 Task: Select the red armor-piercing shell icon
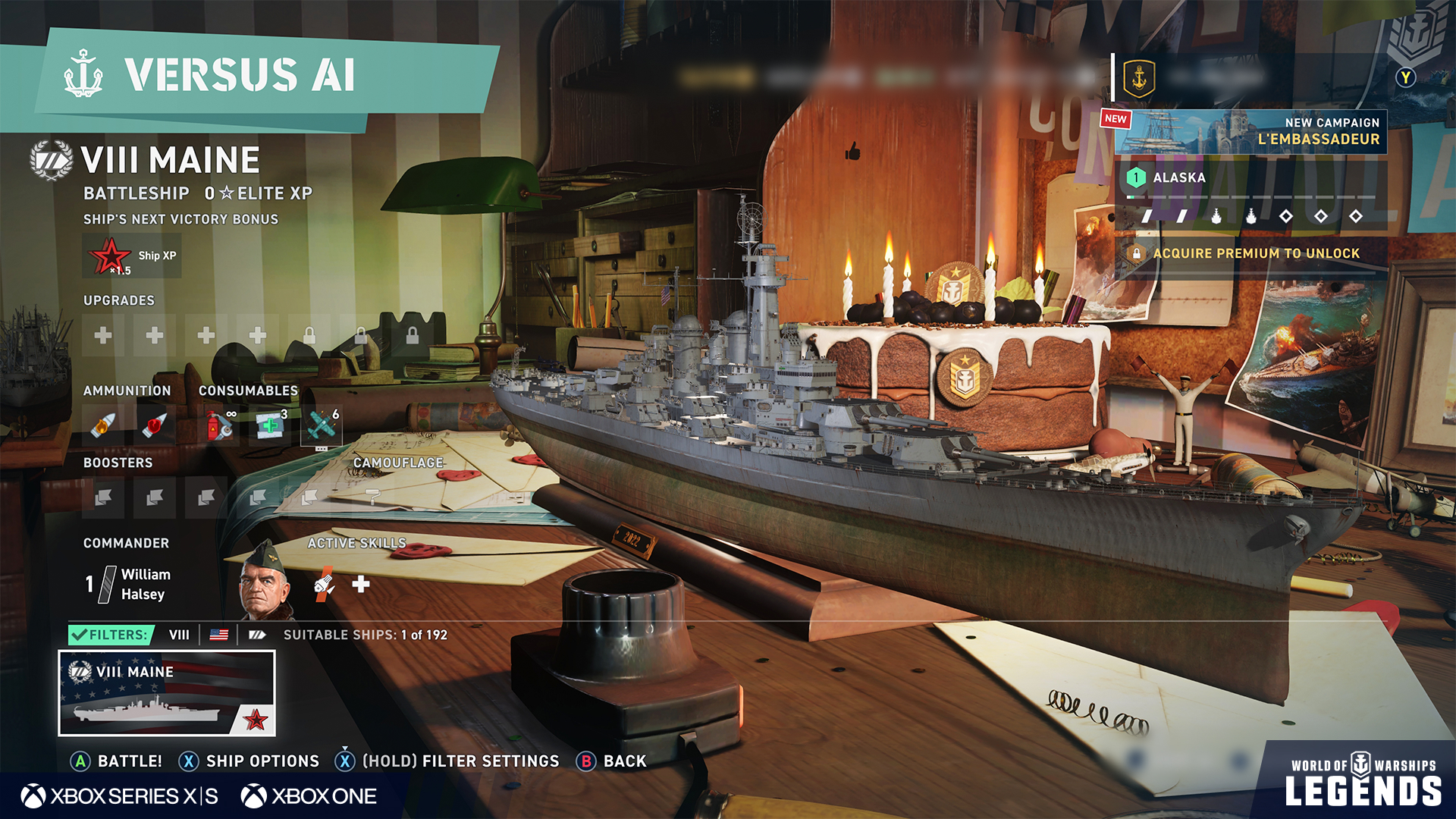(155, 426)
